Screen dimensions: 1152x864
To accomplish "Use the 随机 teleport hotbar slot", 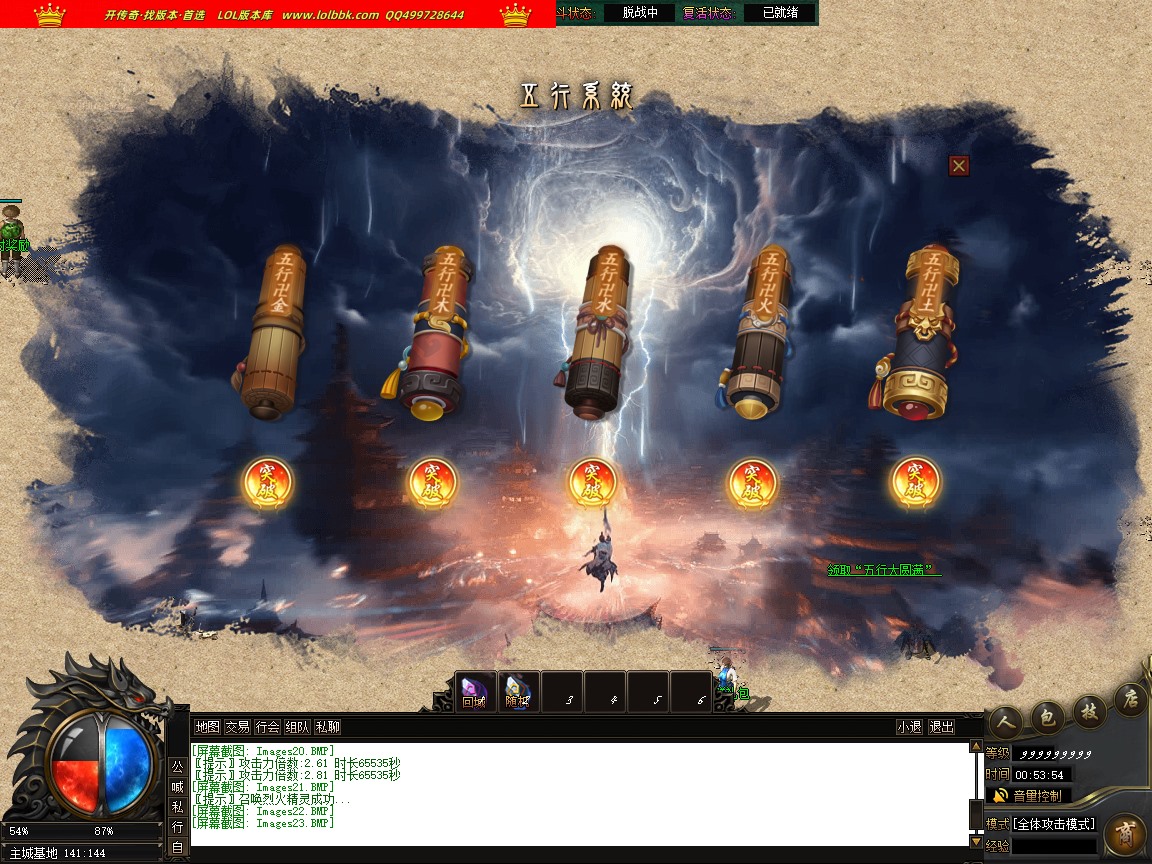I will click(x=518, y=691).
